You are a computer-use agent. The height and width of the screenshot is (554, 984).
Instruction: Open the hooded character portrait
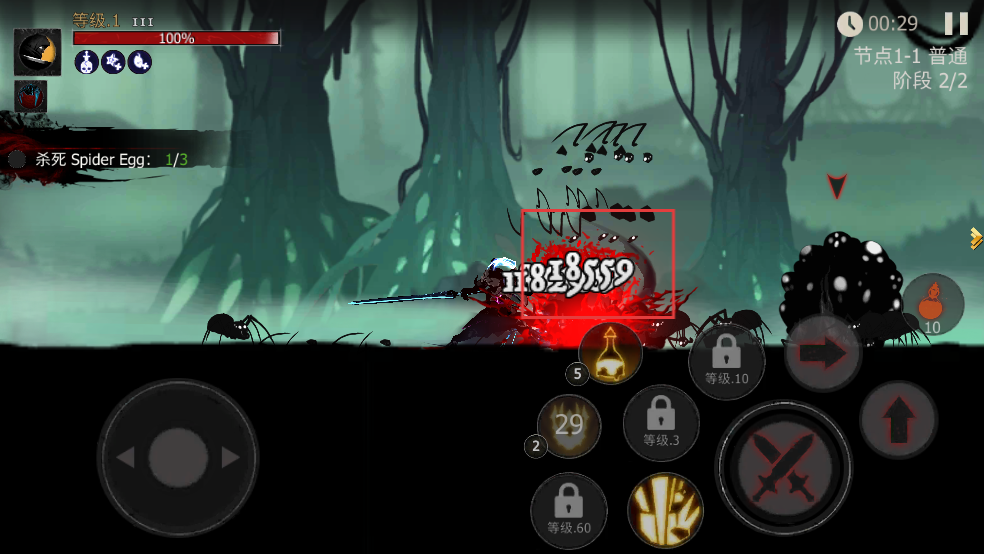[x=37, y=52]
